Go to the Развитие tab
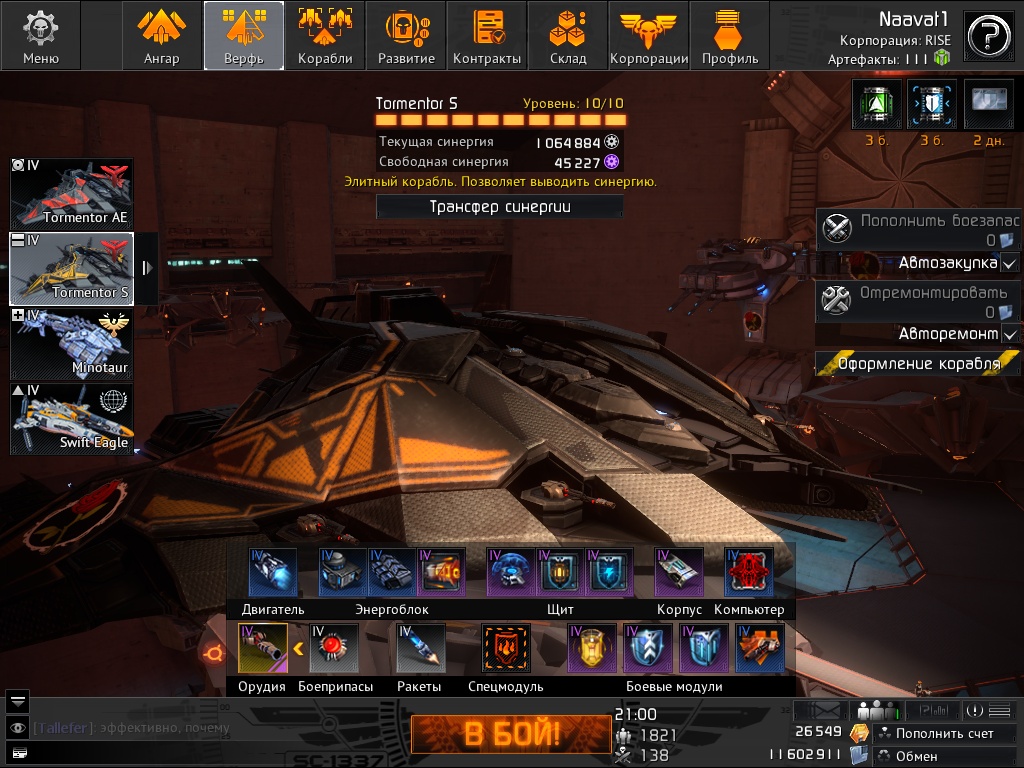1024x768 pixels. coord(406,35)
